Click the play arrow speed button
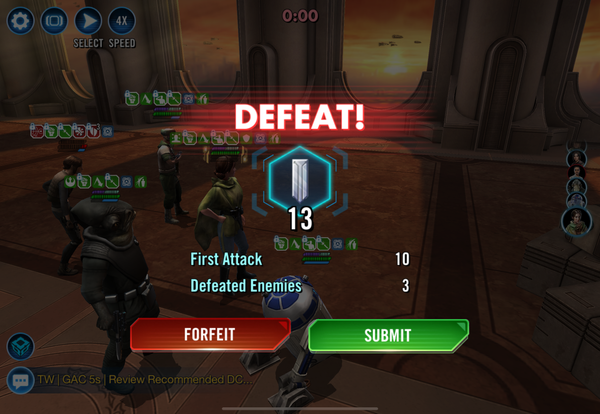Screen dimensions: 600x414 click(x=88, y=21)
